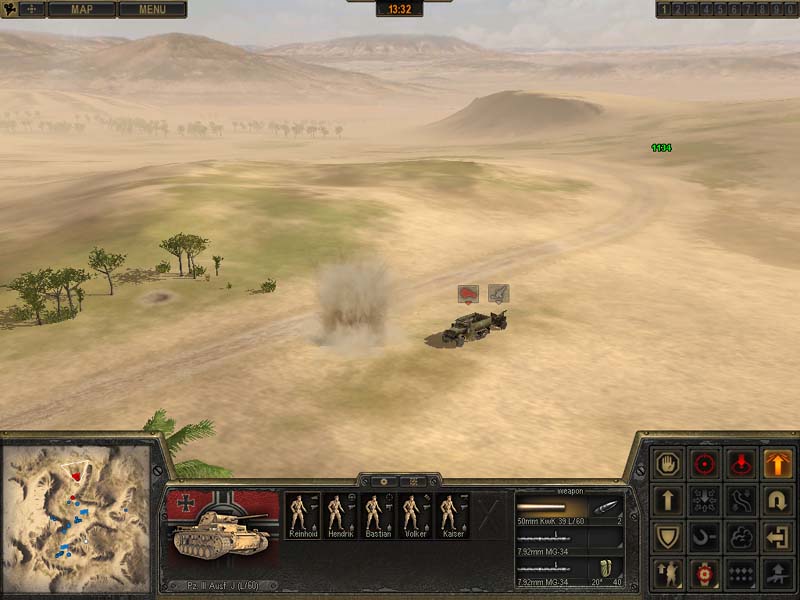Open the MAP screen
Screen dimensions: 800x600
point(81,10)
